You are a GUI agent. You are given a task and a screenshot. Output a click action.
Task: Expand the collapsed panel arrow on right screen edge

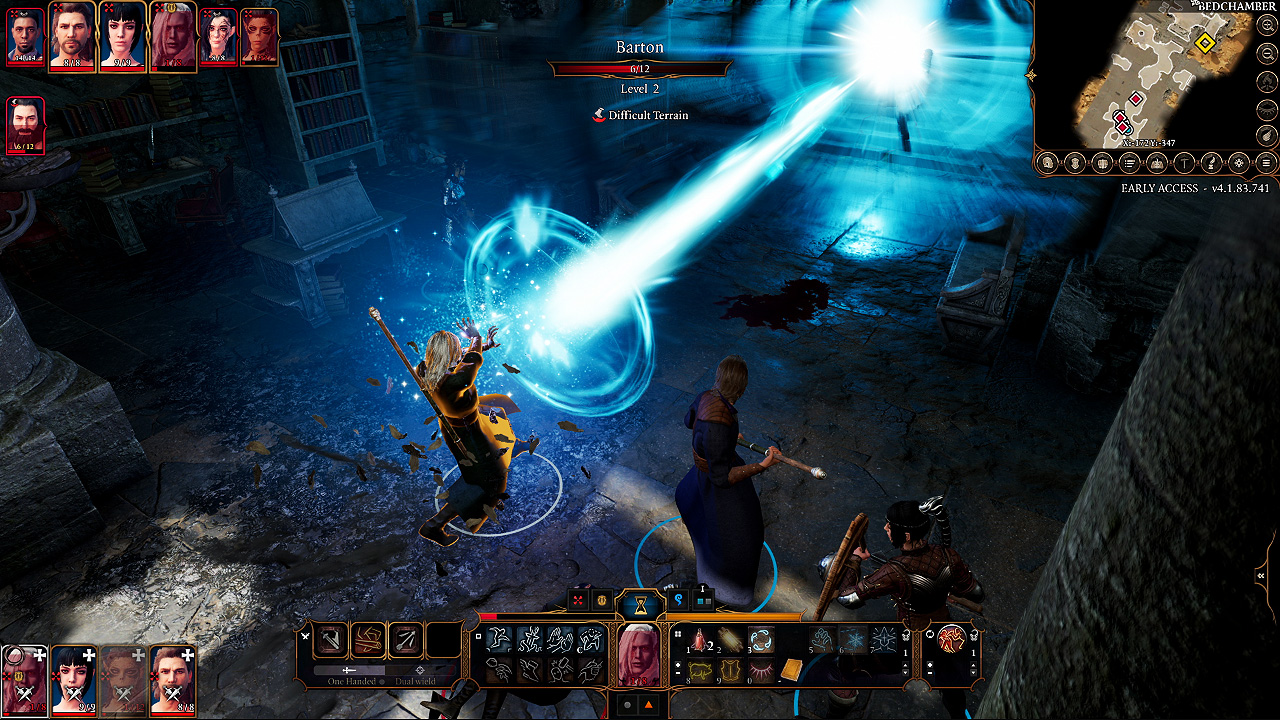1260,575
